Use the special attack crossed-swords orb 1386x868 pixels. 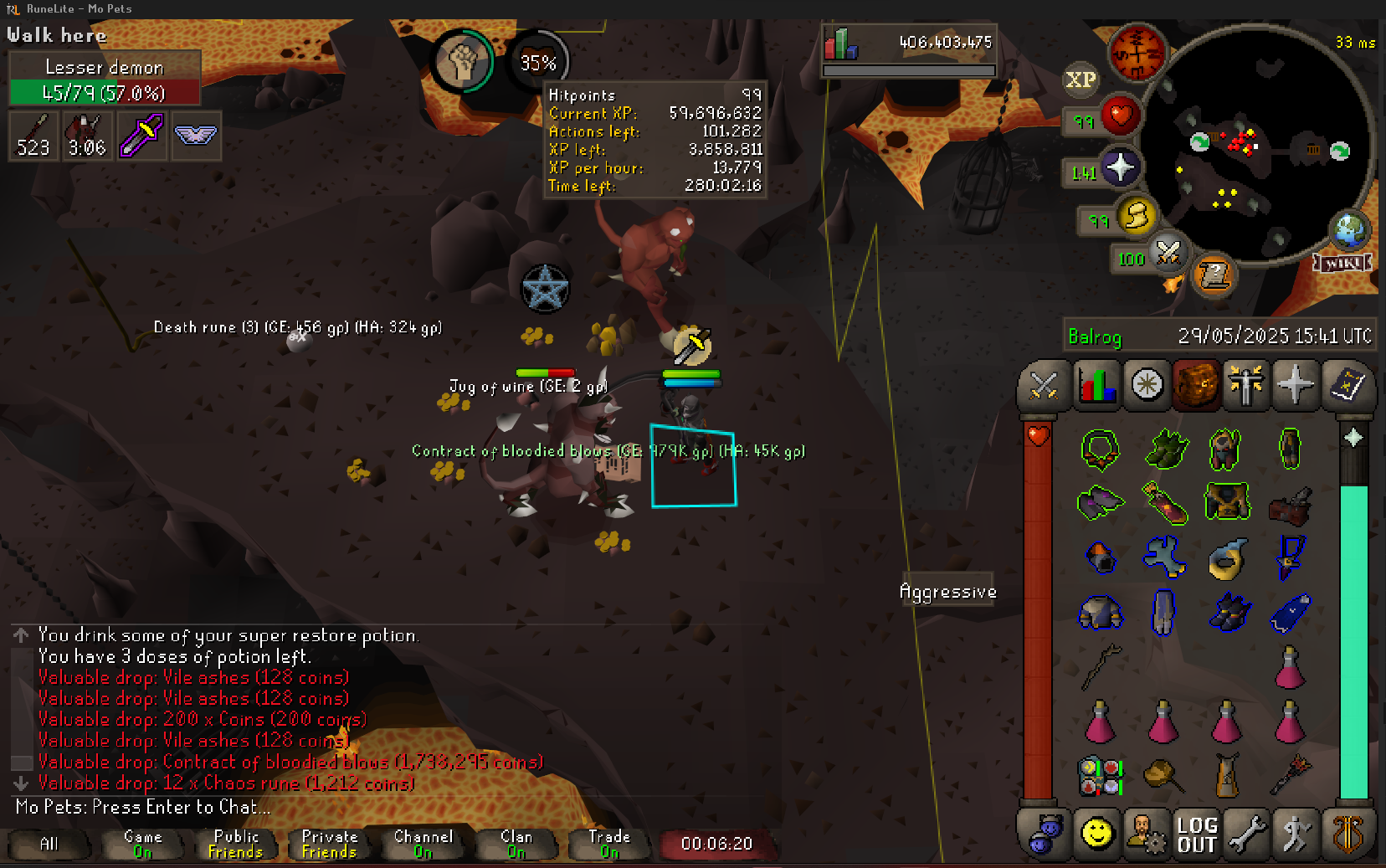point(1168,253)
